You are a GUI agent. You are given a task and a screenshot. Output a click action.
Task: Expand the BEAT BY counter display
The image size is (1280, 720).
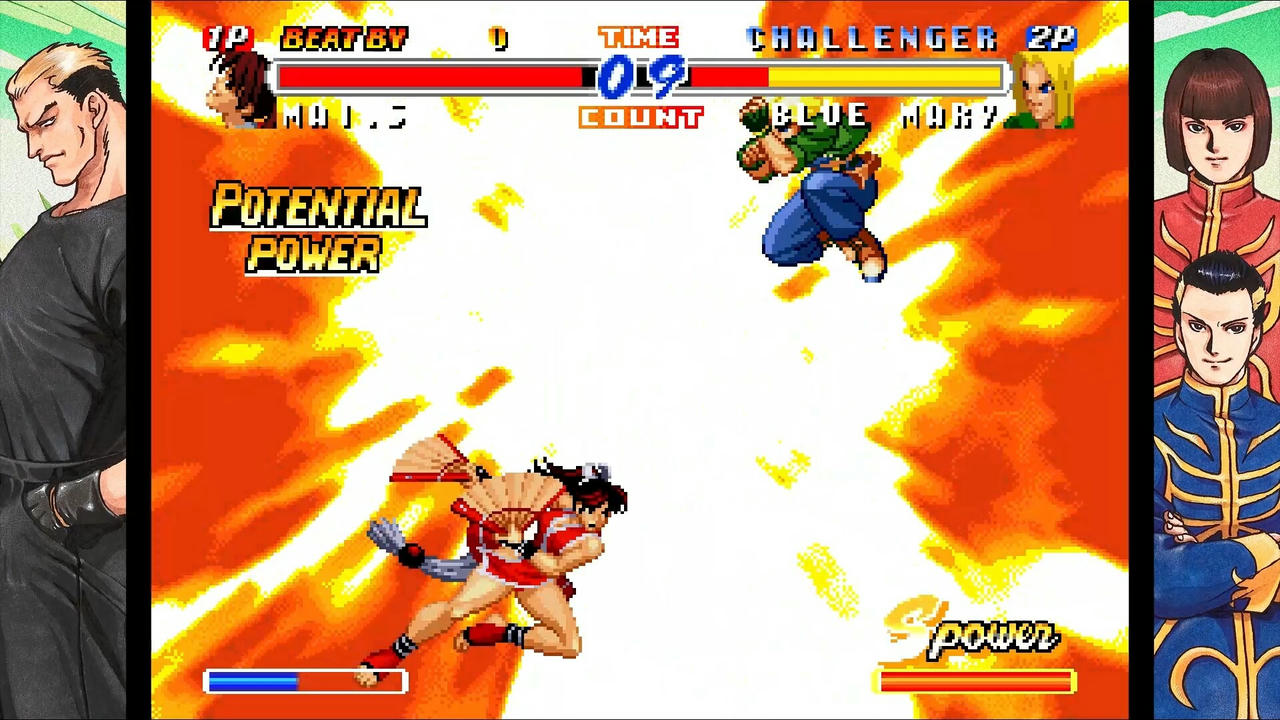[345, 38]
